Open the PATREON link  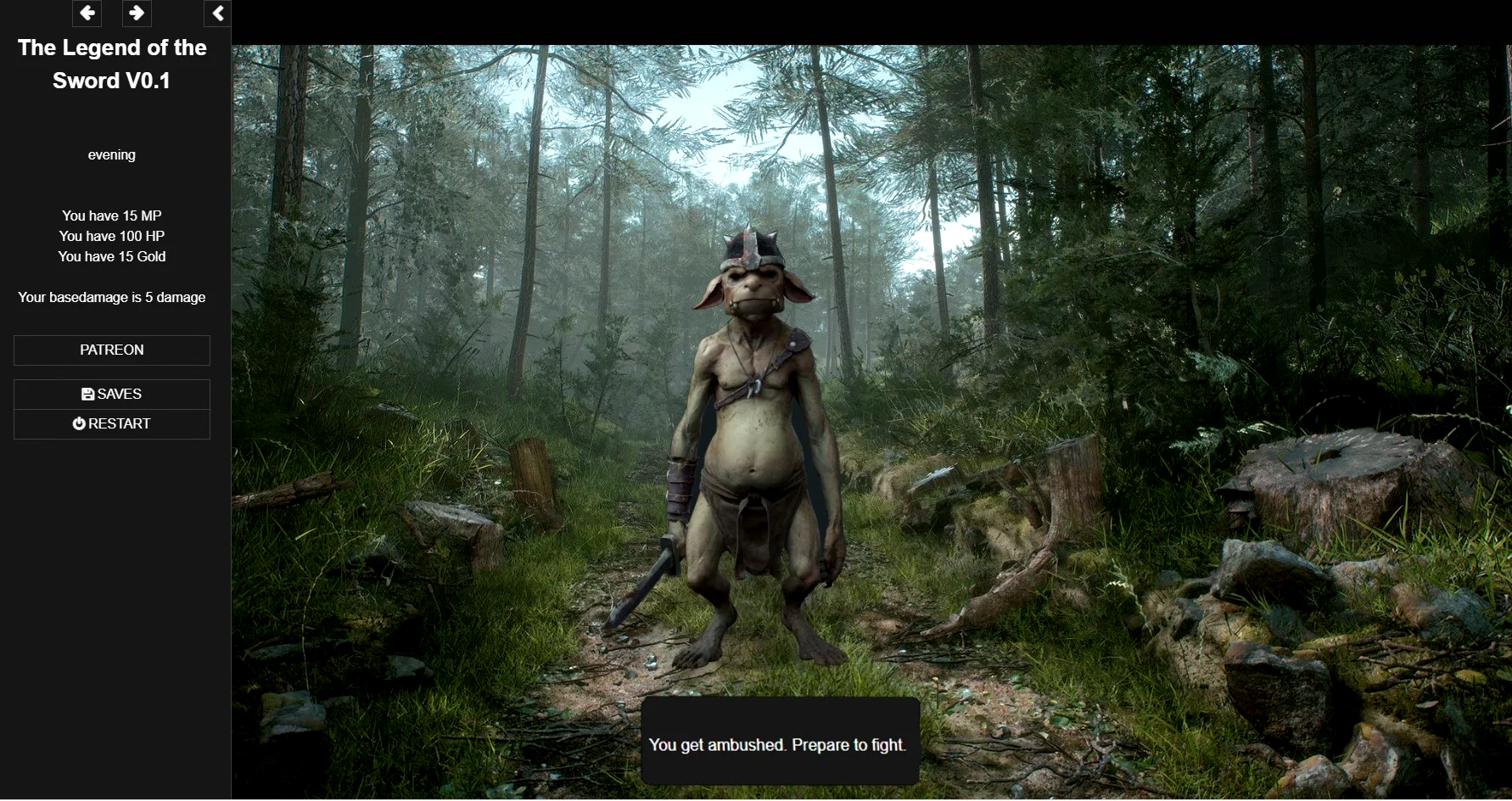(x=112, y=350)
